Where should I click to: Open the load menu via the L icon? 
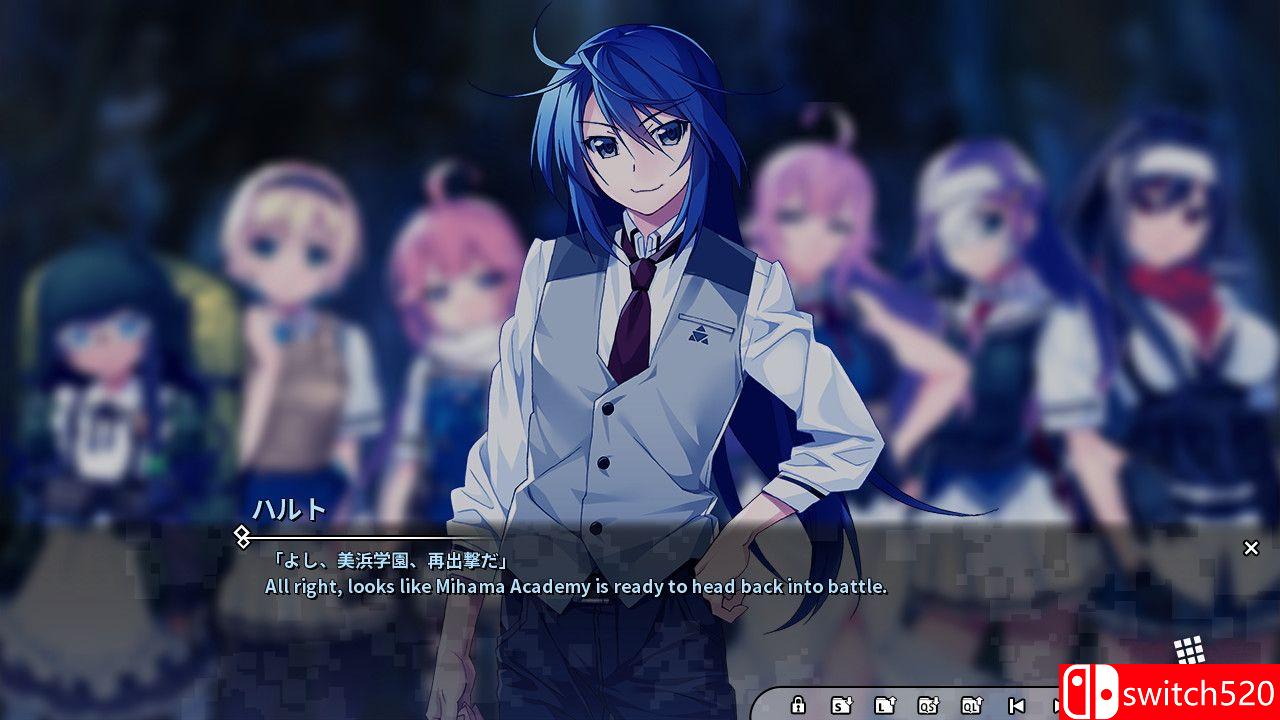pyautogui.click(x=886, y=706)
